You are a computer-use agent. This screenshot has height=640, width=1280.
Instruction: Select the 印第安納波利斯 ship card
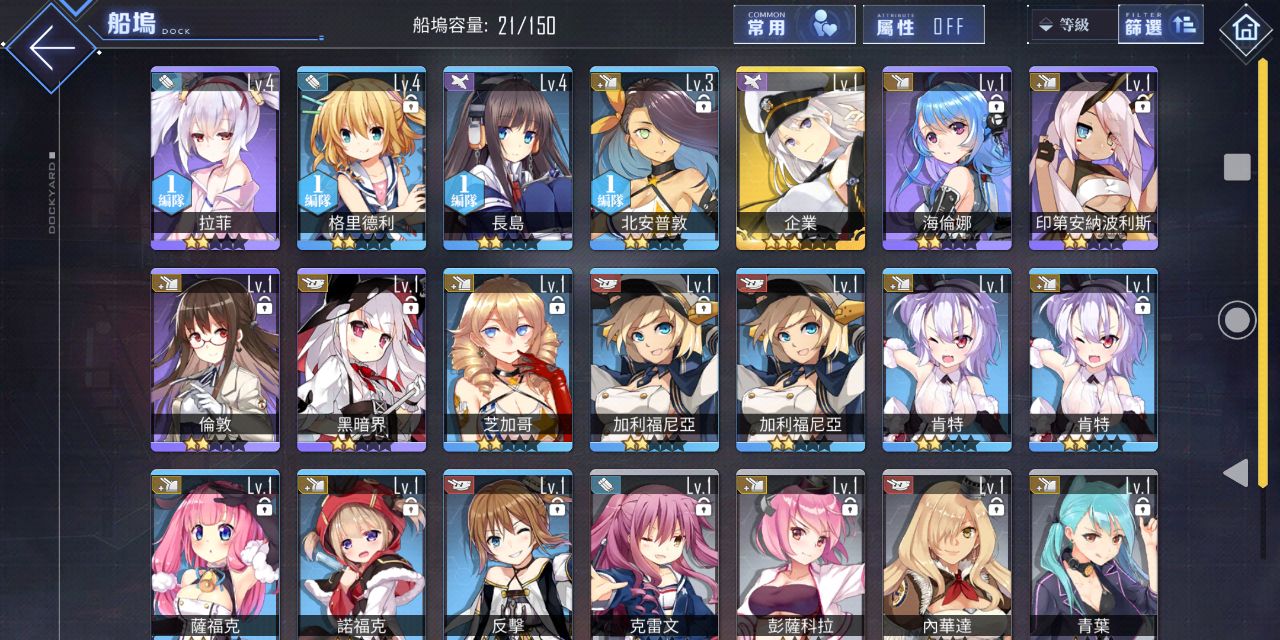tap(1093, 157)
